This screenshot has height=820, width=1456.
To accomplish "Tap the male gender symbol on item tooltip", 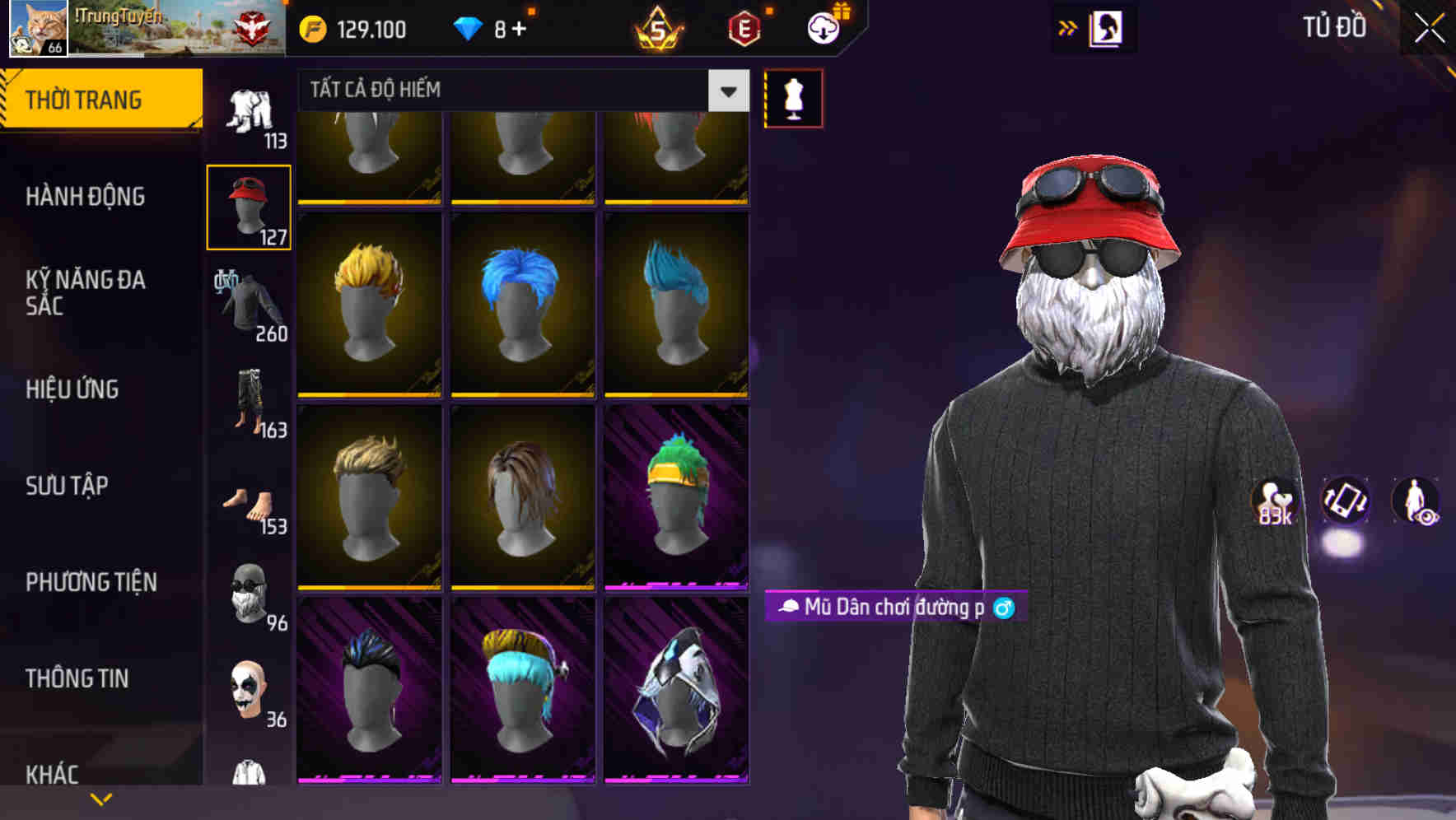I will (x=1003, y=608).
